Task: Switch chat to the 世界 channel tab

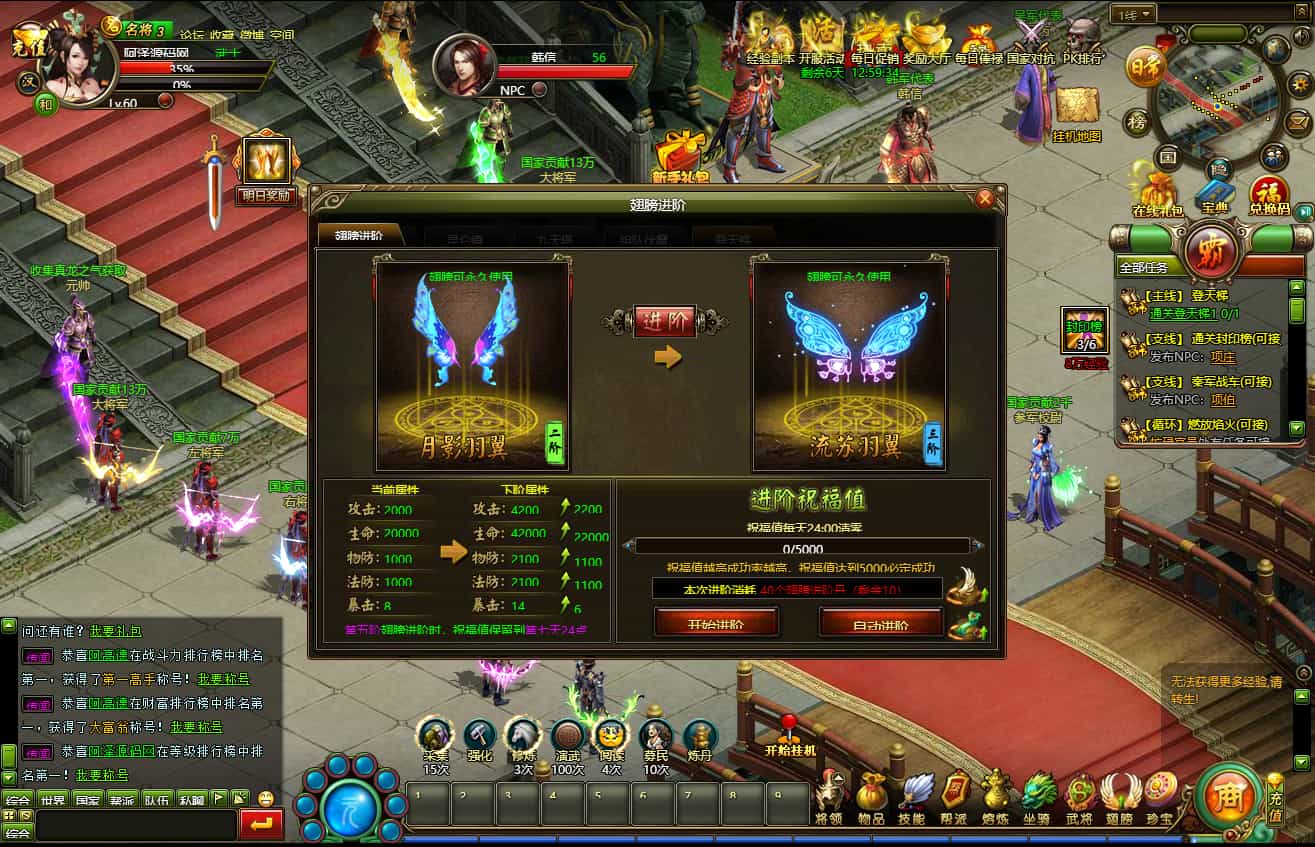Action: coord(53,800)
